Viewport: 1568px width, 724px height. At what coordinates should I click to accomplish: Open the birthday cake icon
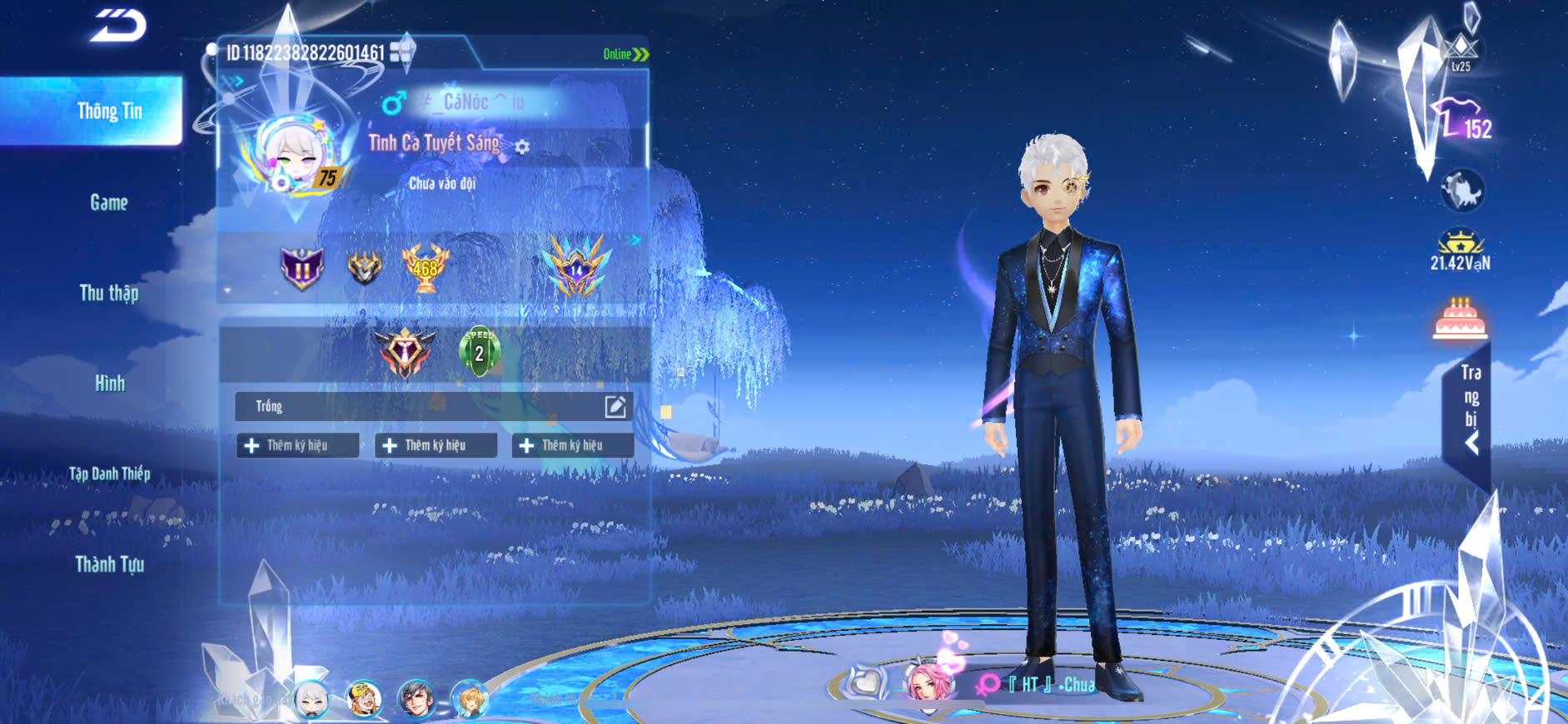tap(1460, 319)
